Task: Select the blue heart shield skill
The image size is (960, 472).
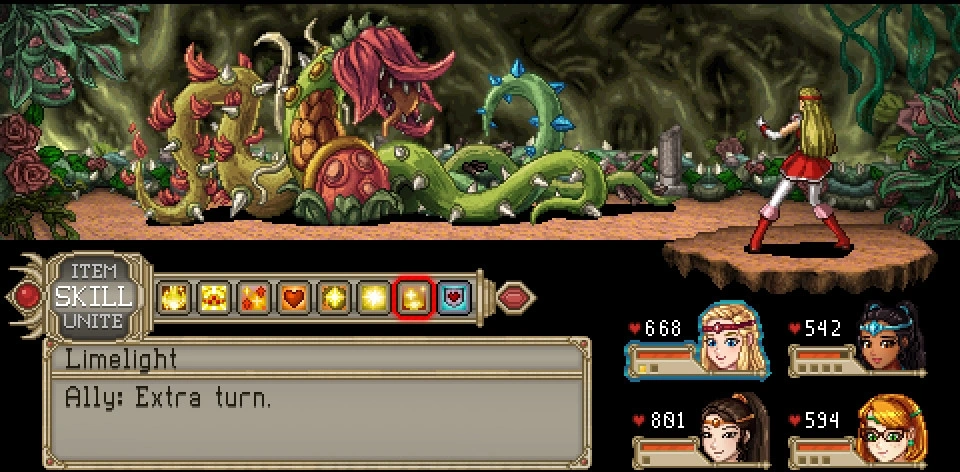Action: (454, 297)
